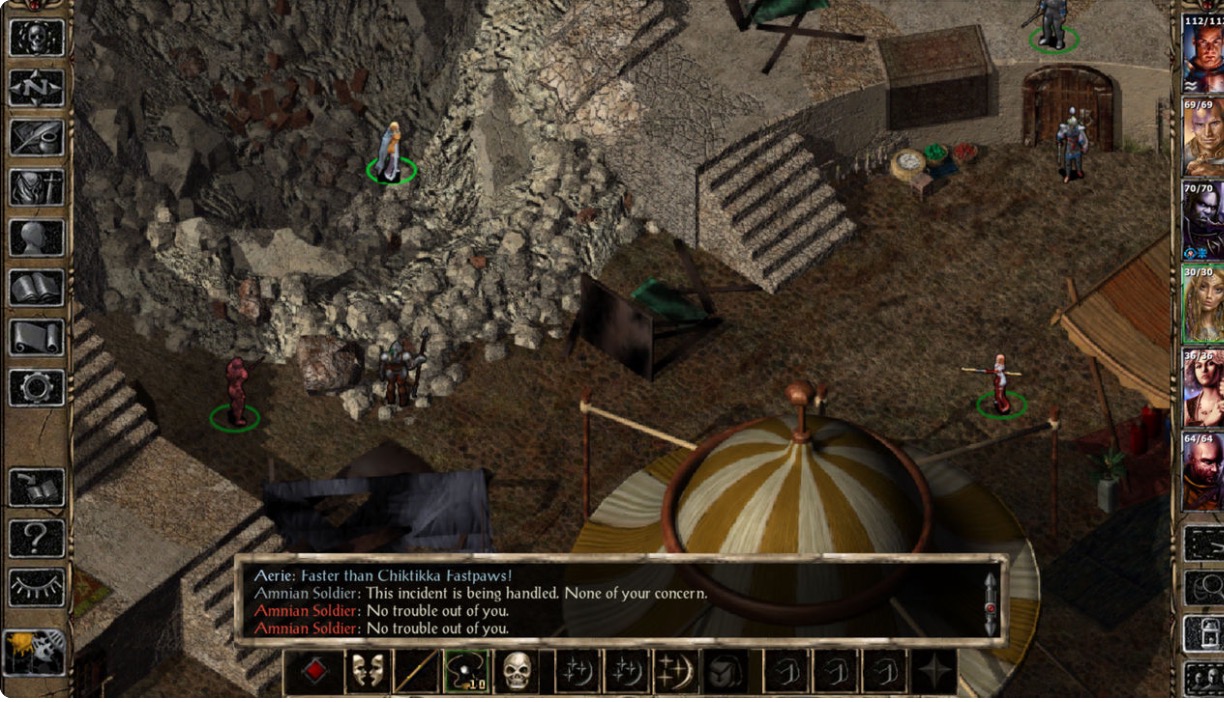This screenshot has height=702, width=1224.
Task: Equip the quarterstaff weapon slot
Action: (416, 672)
